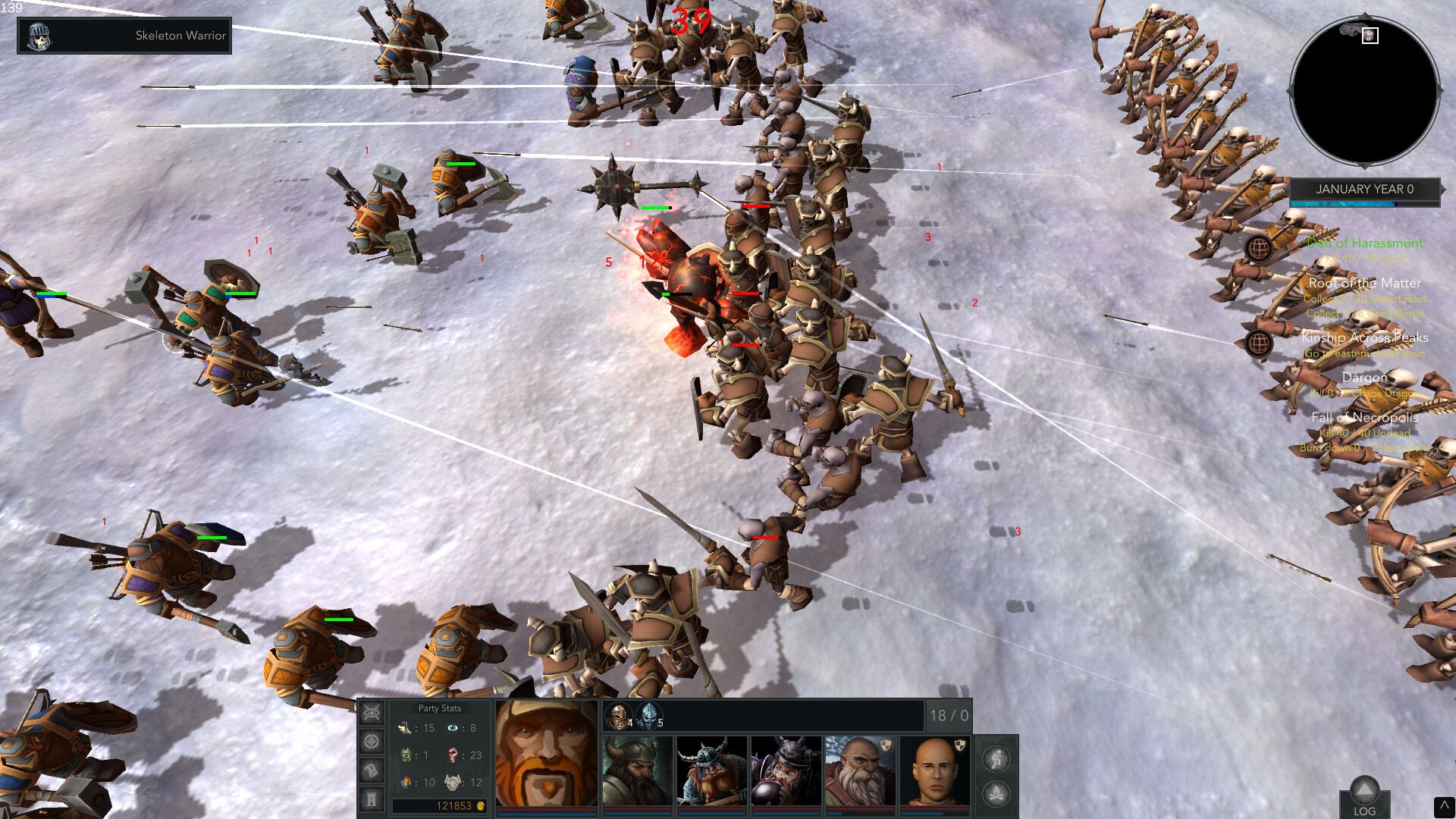The image size is (1456, 819).
Task: Select the campfire camp icon
Action: point(996,794)
